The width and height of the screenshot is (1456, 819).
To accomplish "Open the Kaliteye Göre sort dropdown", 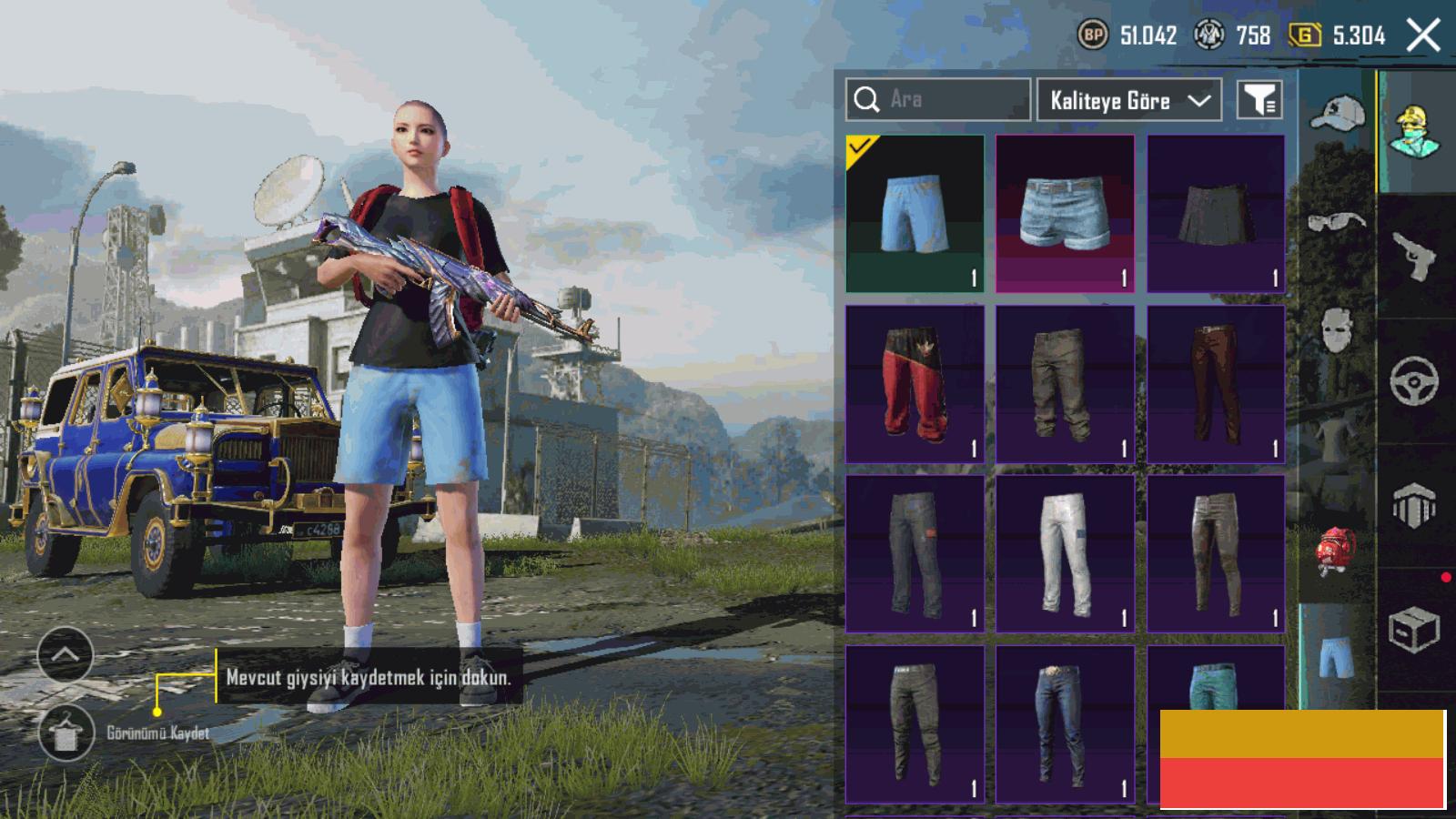I will pyautogui.click(x=1128, y=100).
